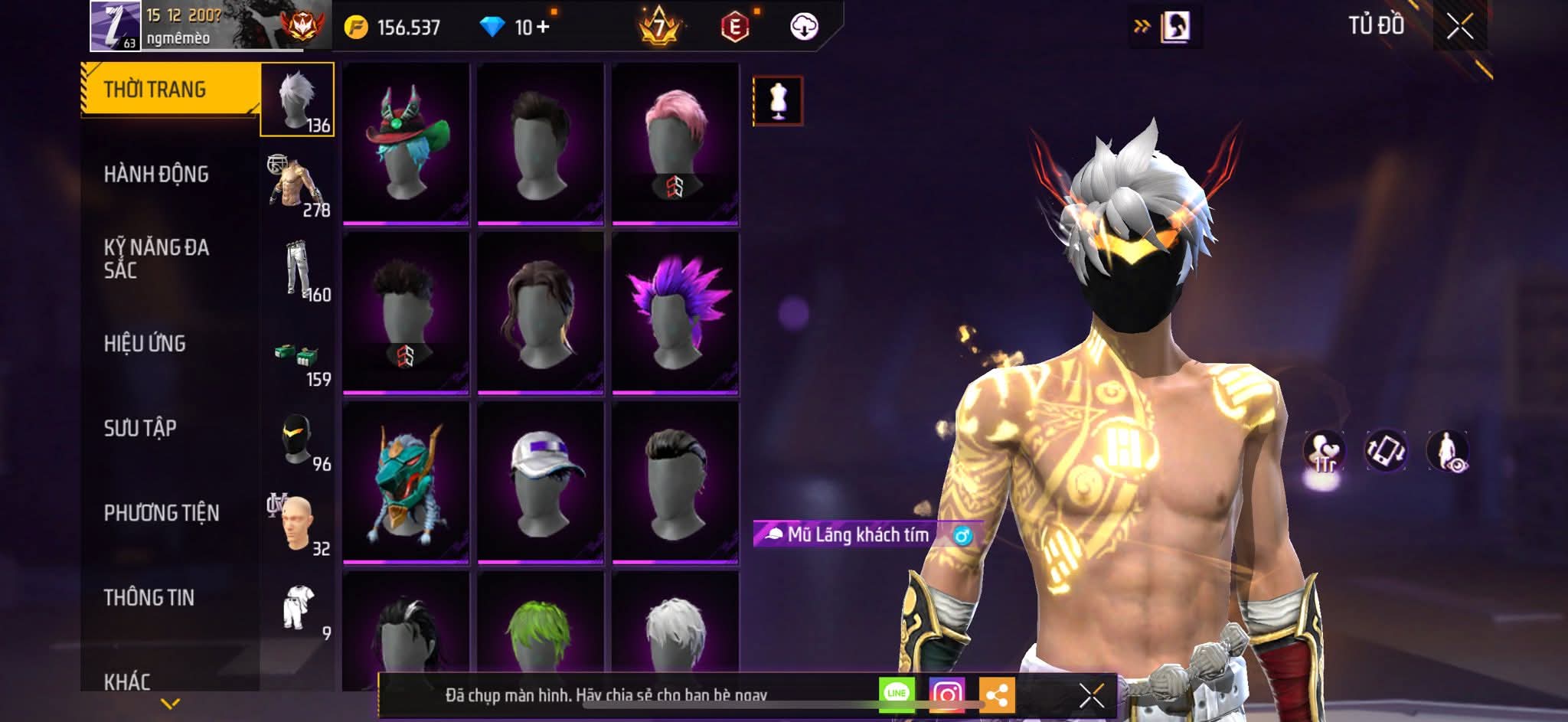Switch to PHƯƠNG TIỆN tab
The height and width of the screenshot is (722, 1568).
point(162,513)
